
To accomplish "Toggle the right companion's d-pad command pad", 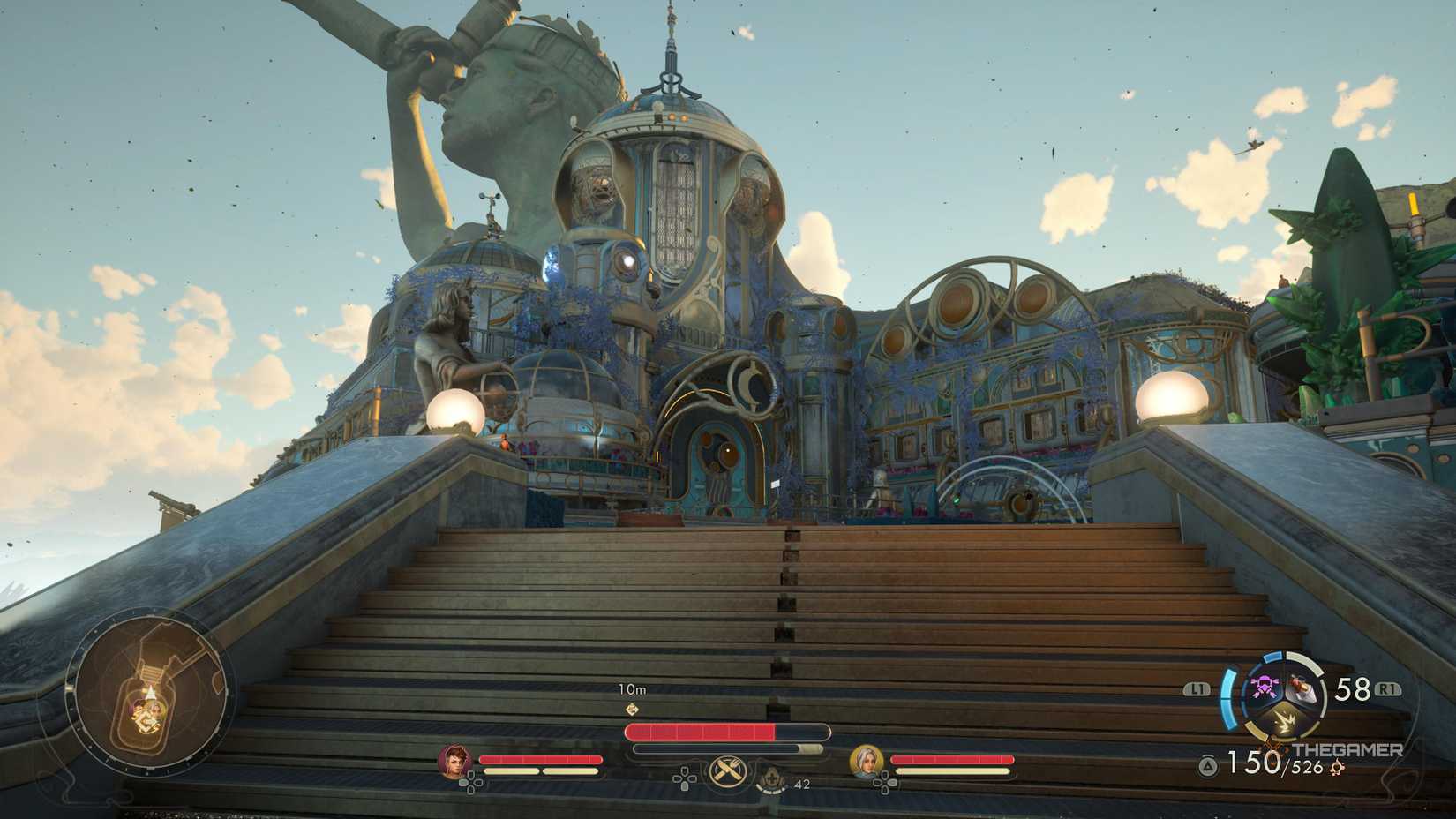I will click(885, 782).
